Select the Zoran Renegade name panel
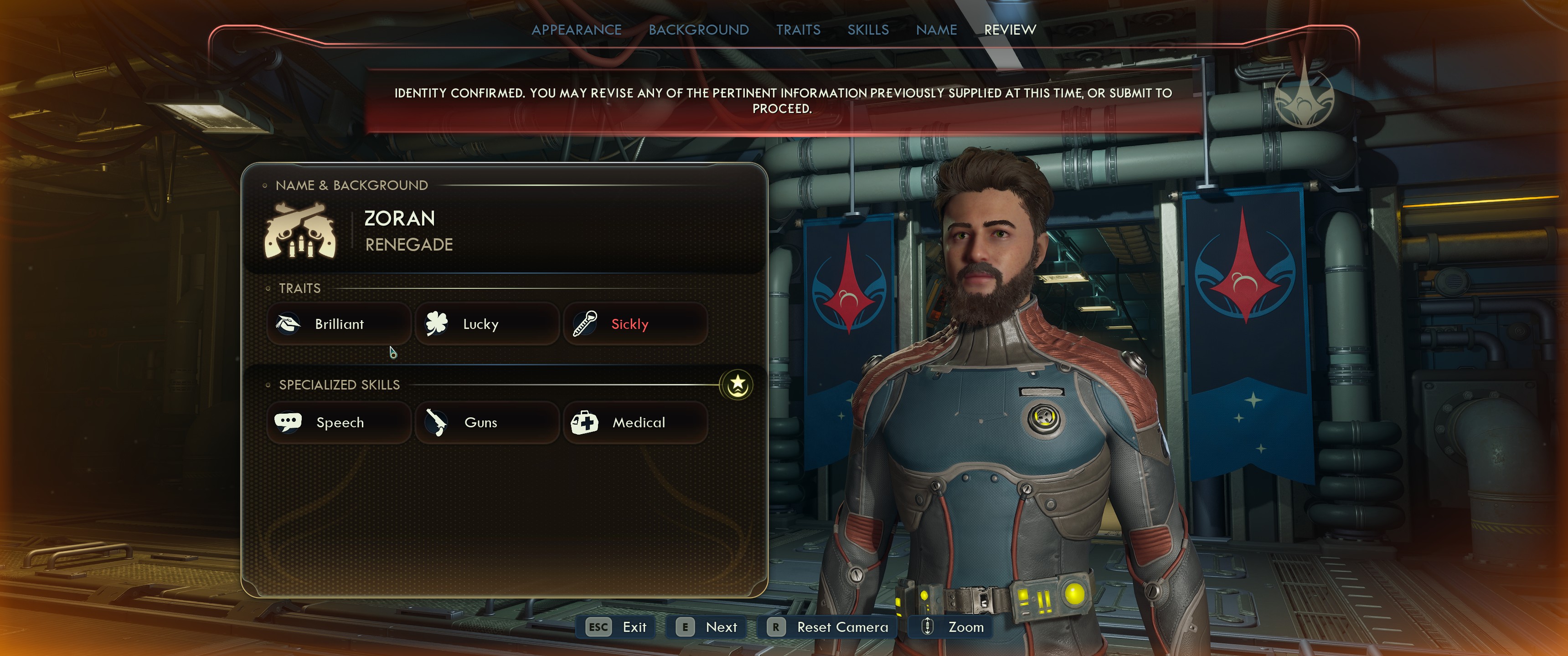This screenshot has height=656, width=1568. click(x=504, y=231)
